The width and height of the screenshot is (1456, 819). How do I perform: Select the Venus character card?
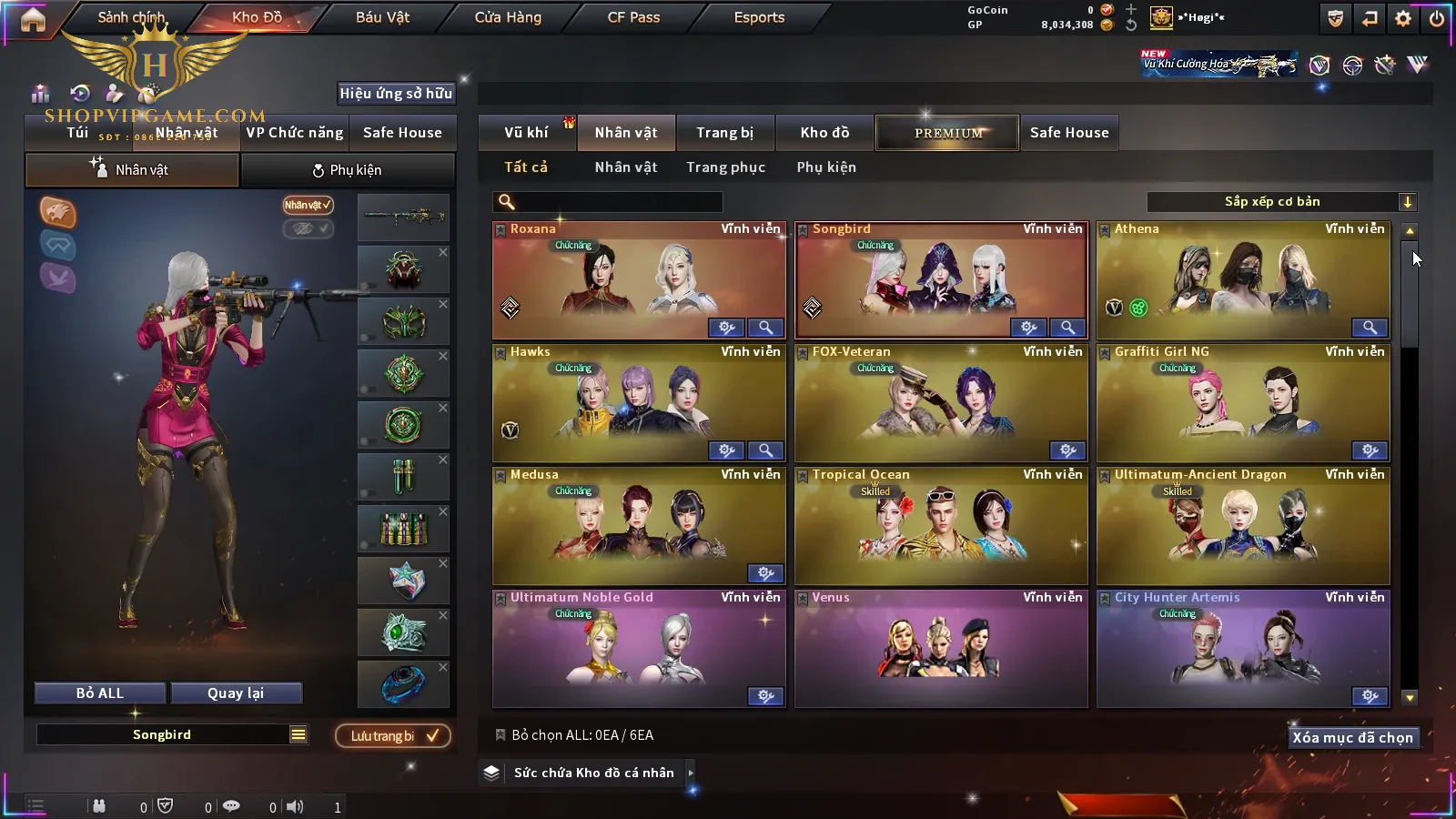(x=940, y=649)
